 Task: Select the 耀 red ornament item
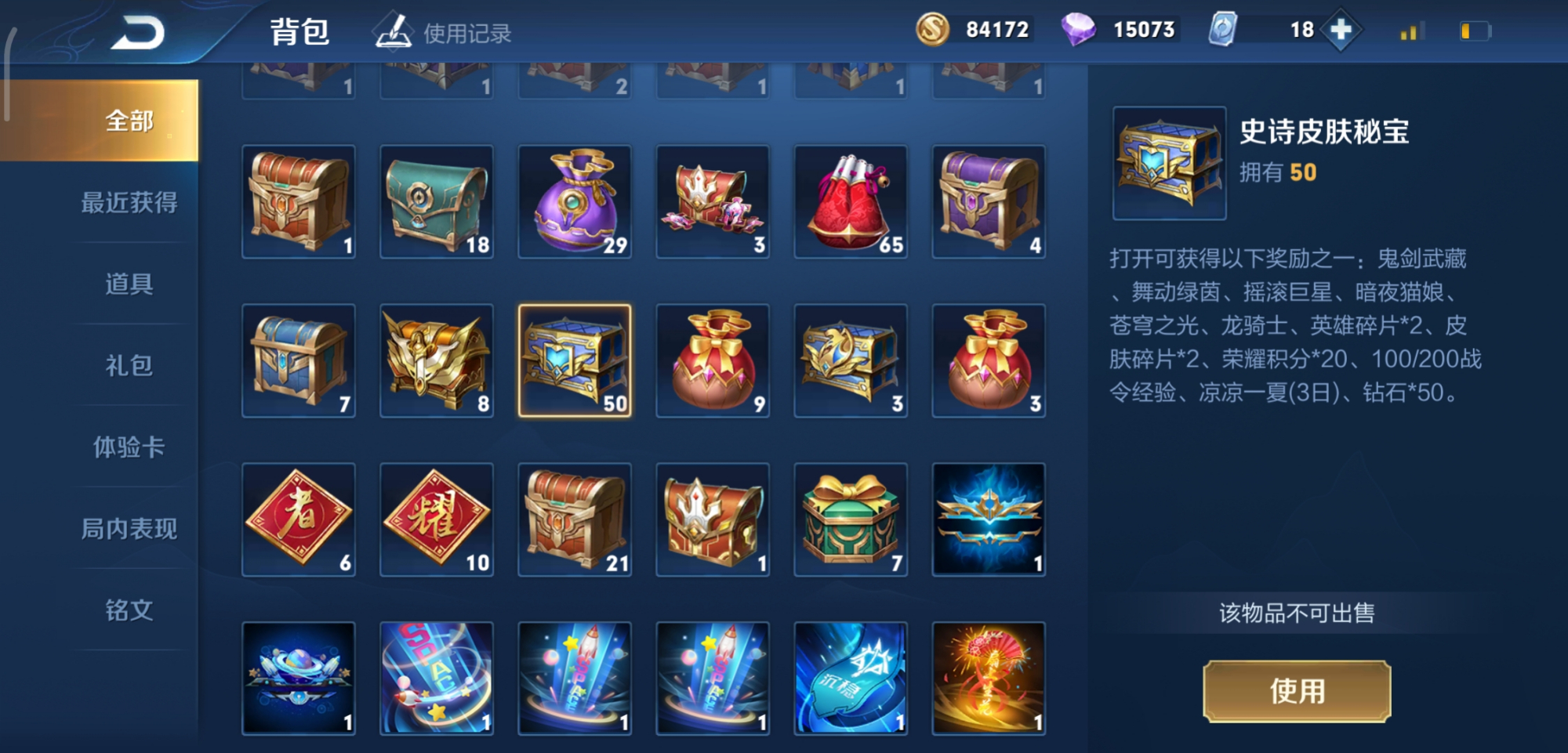[437, 519]
